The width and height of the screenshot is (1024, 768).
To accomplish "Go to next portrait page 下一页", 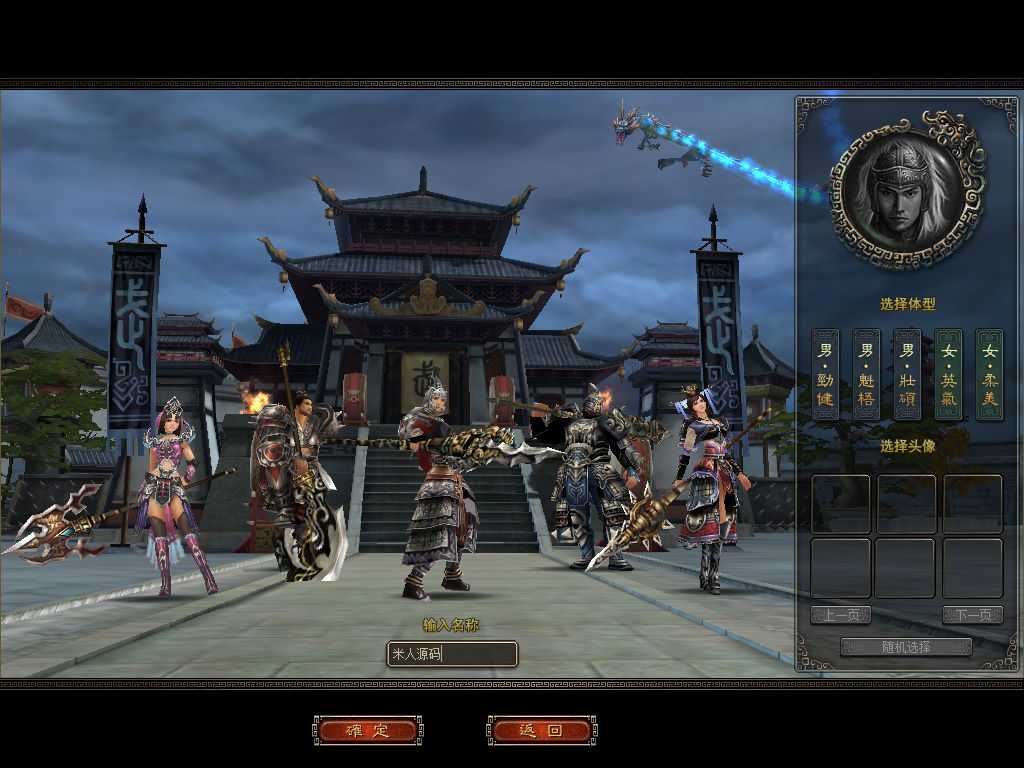I will tap(972, 615).
